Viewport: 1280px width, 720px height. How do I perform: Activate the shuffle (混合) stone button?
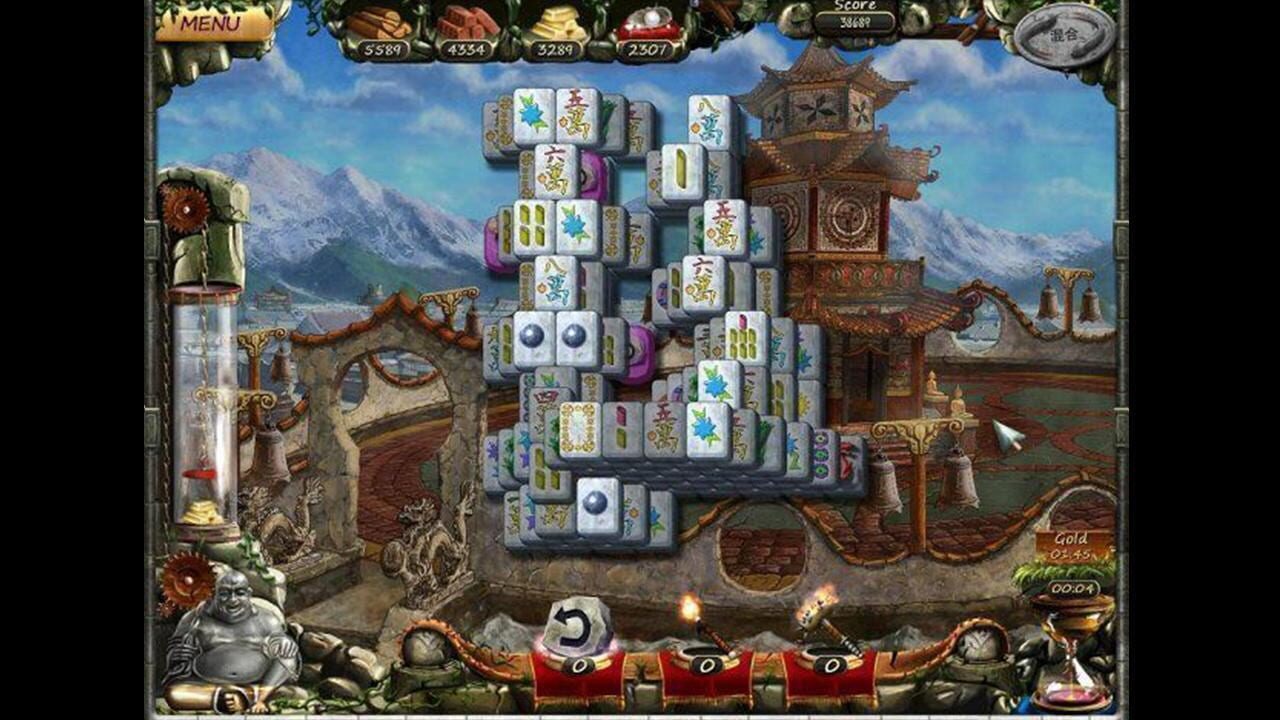coord(1062,33)
